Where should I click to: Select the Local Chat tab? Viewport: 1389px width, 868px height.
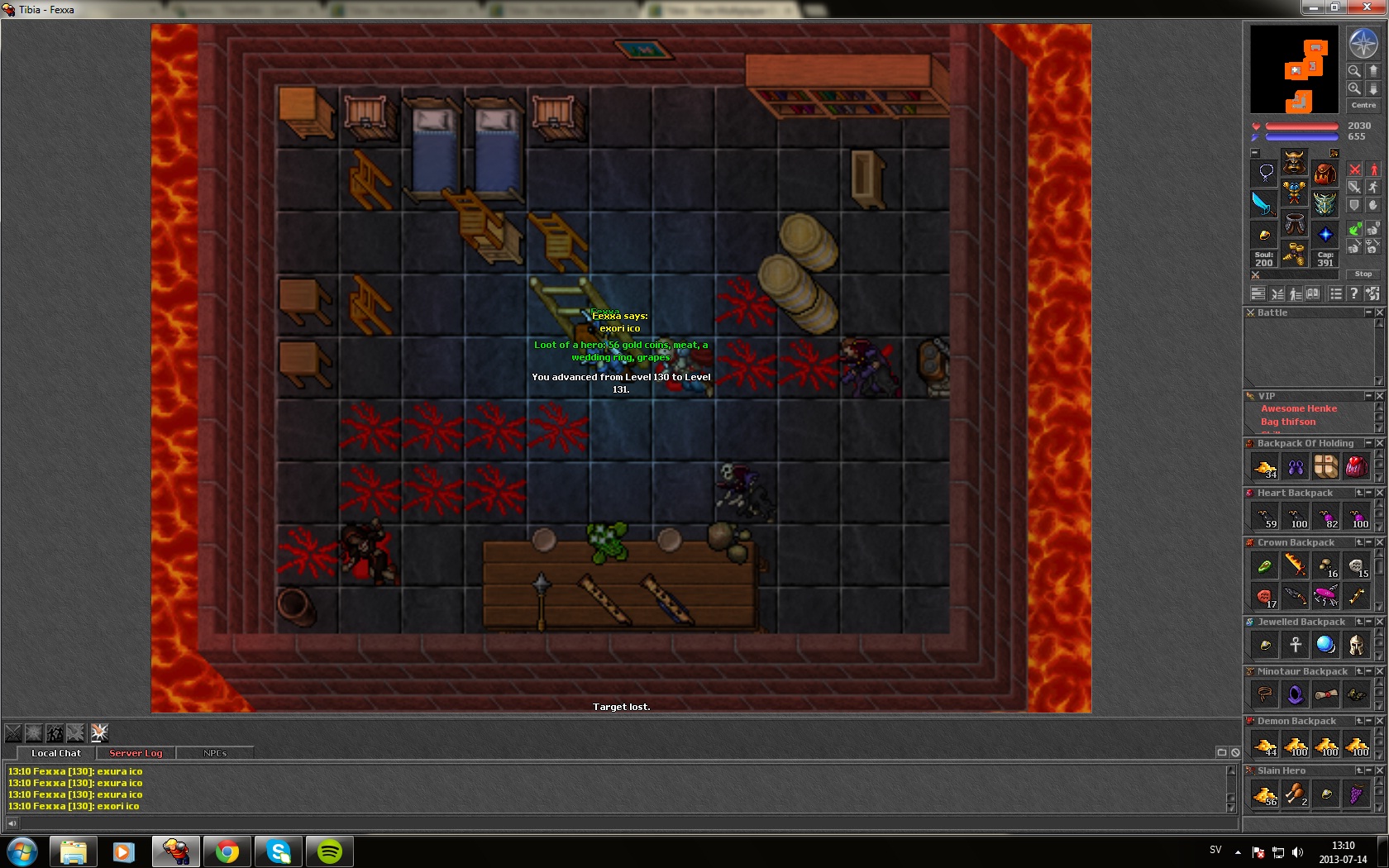56,753
